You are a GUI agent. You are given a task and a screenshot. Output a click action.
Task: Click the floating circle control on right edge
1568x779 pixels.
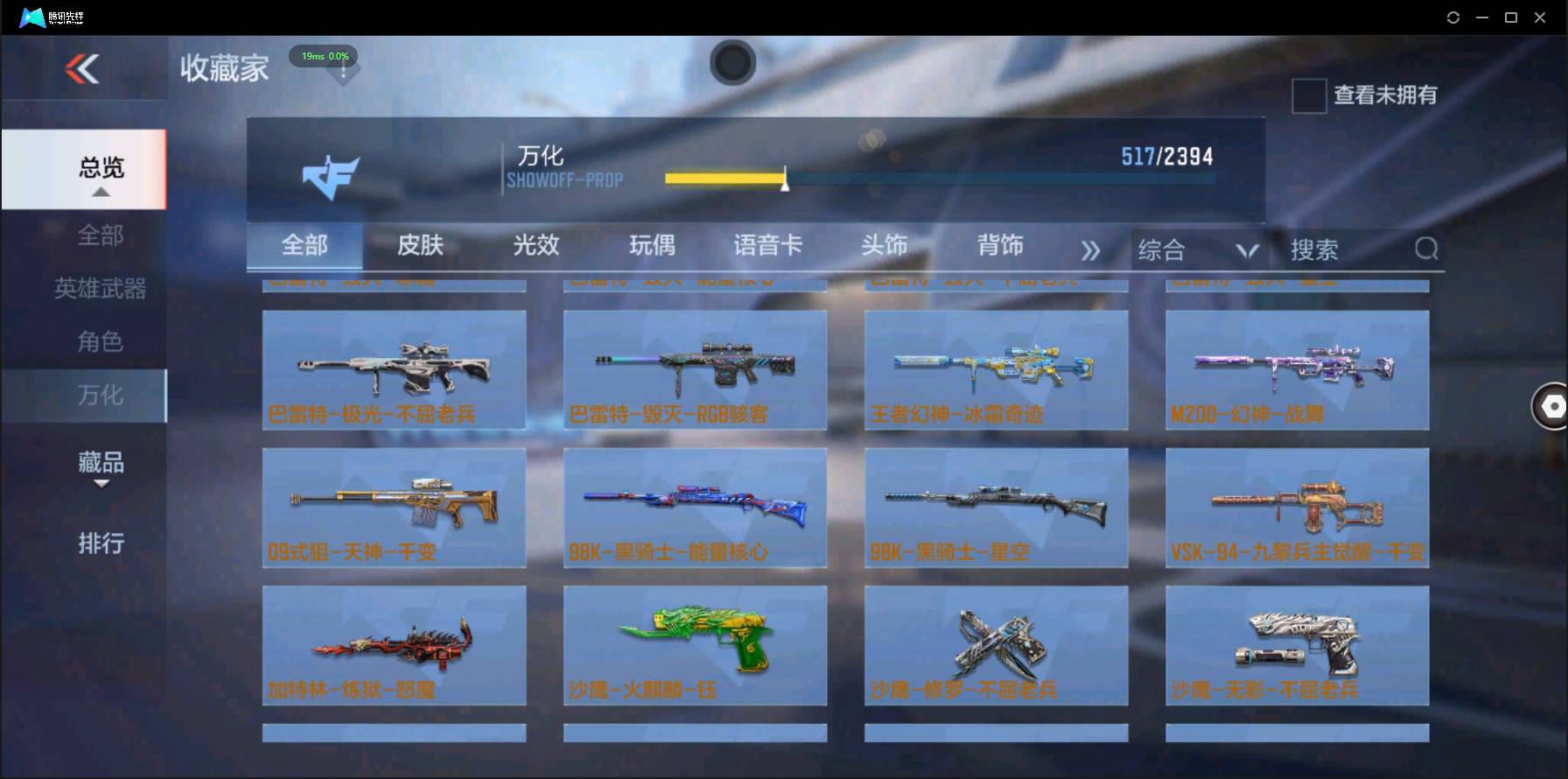[x=1552, y=406]
